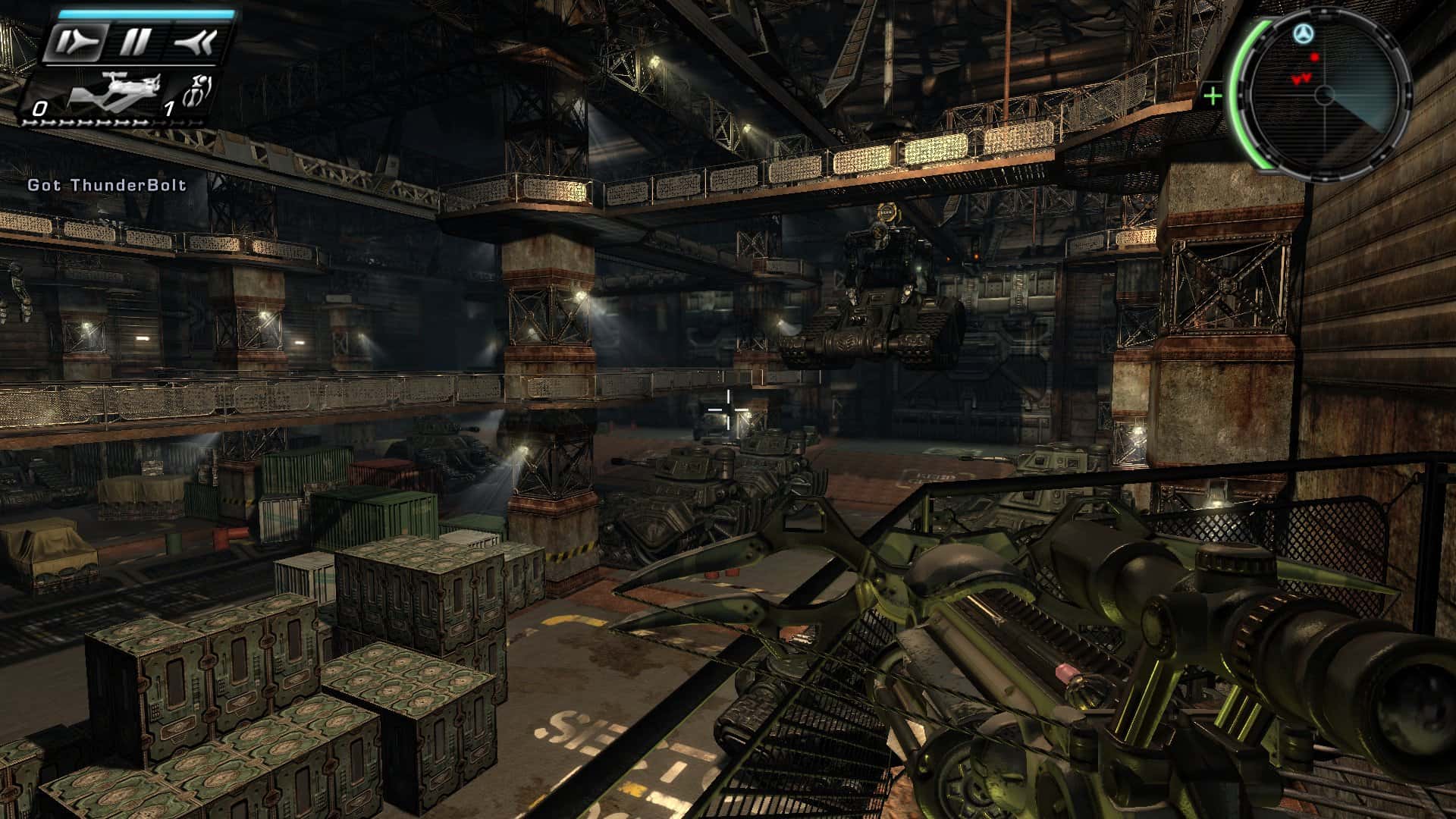
Task: Select the Got ThunderBolt notification text
Action: pyautogui.click(x=106, y=184)
